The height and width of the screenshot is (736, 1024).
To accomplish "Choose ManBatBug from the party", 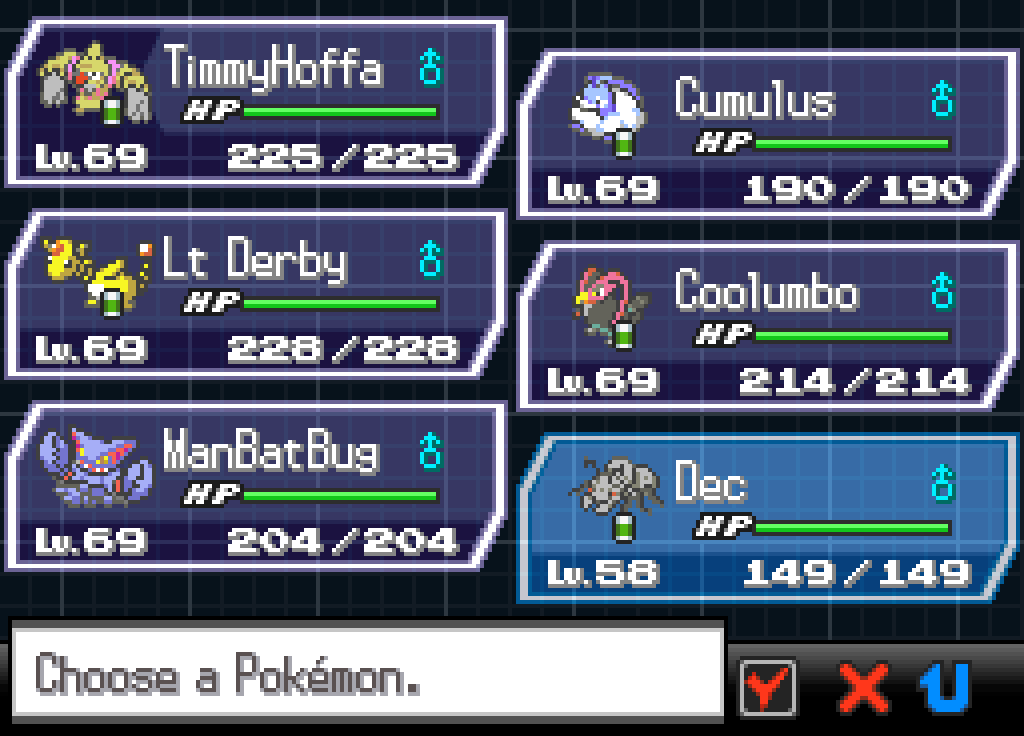I will [x=255, y=487].
